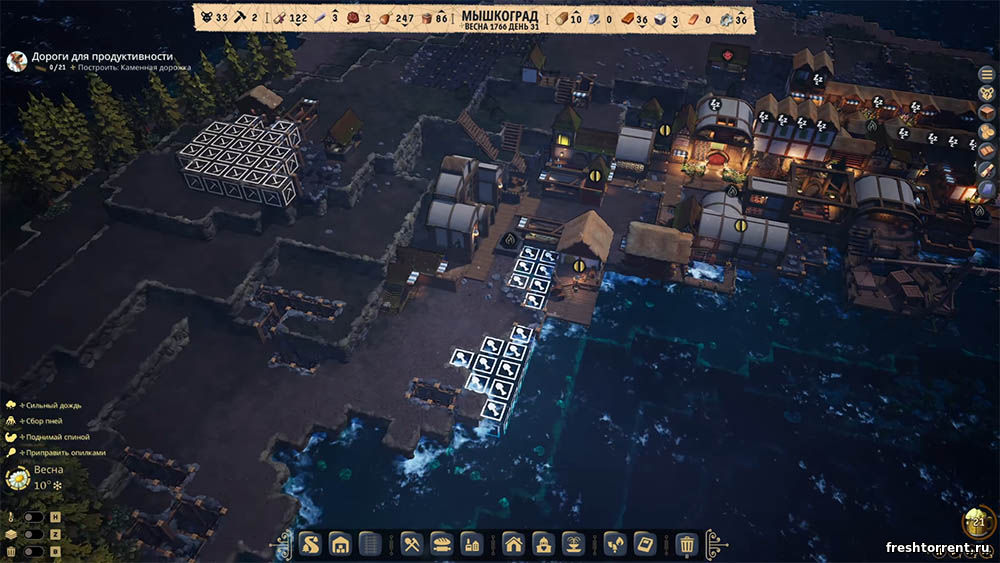
Task: Click the daisy season clock icon
Action: point(17,479)
